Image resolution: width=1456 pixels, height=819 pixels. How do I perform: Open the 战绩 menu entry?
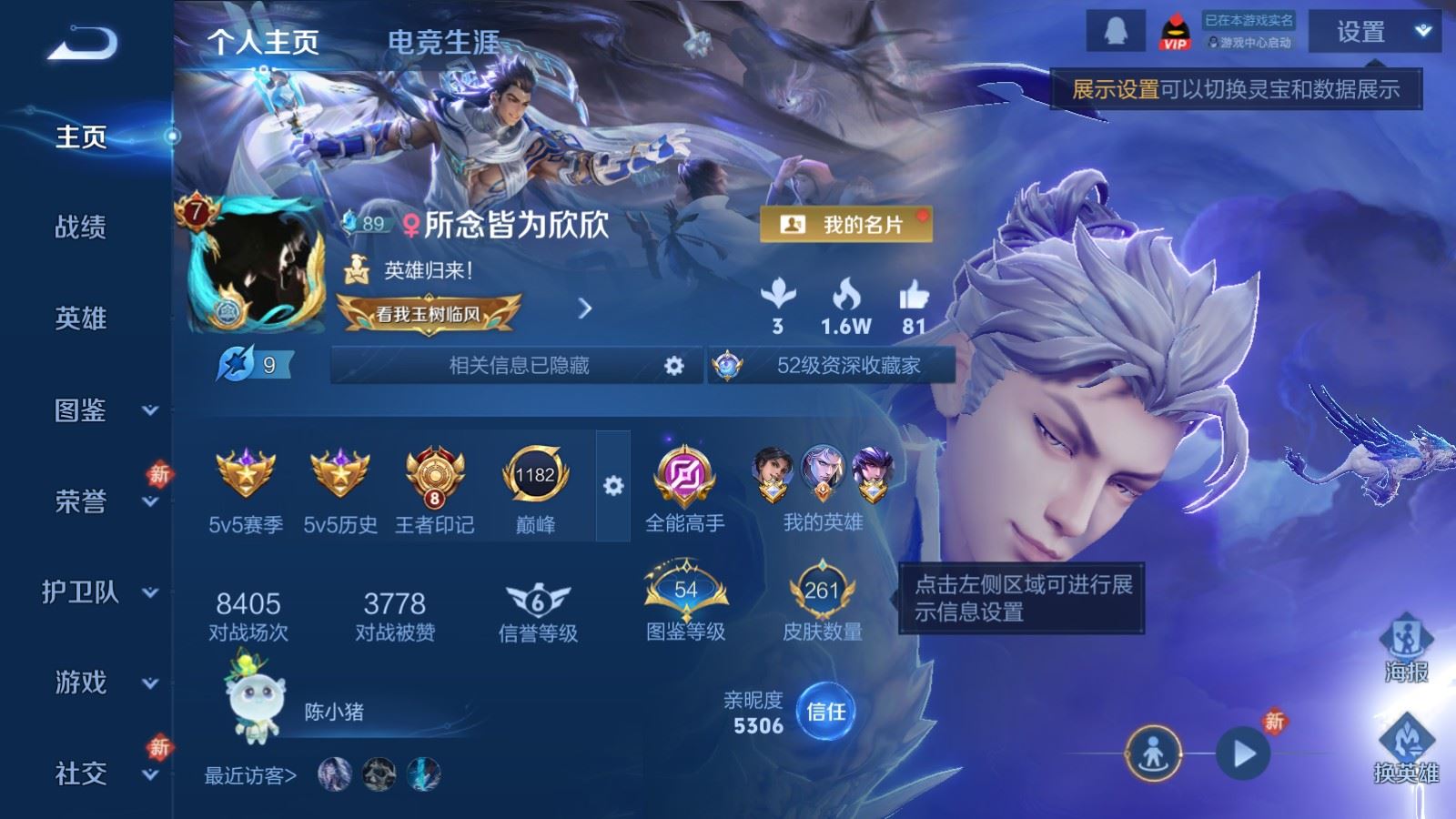click(x=81, y=227)
